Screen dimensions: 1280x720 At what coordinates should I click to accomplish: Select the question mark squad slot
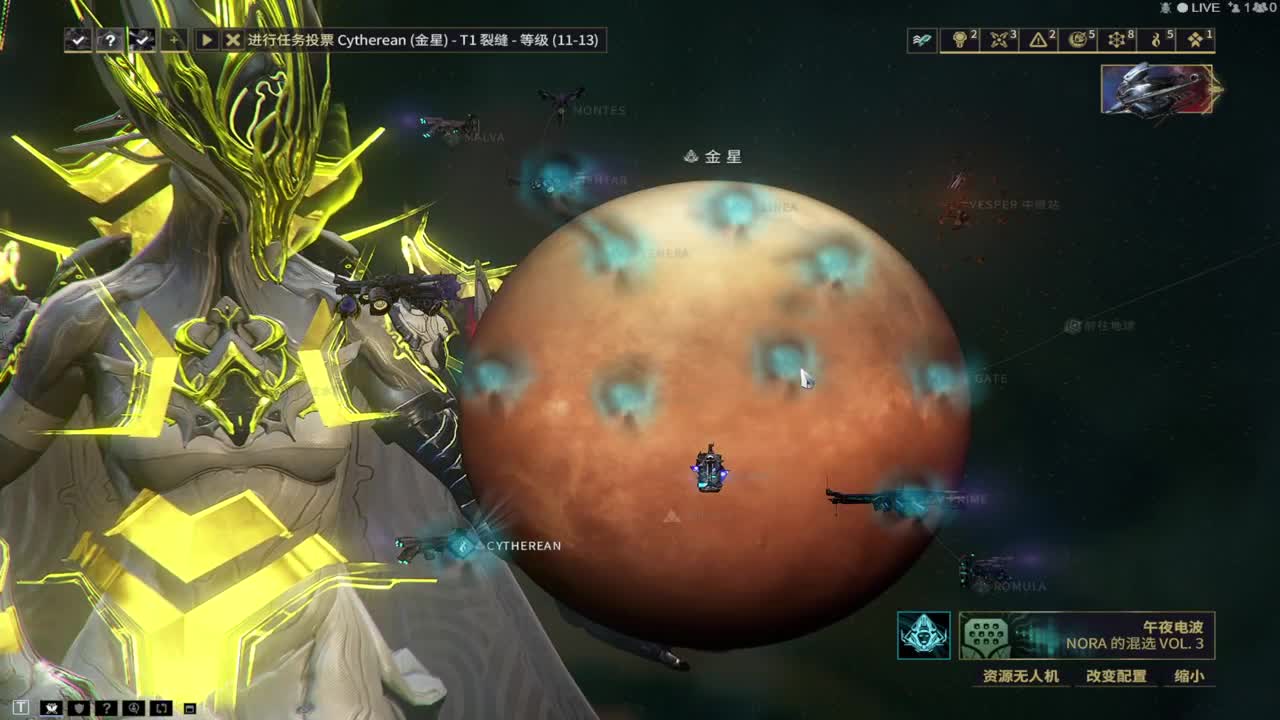[x=110, y=40]
